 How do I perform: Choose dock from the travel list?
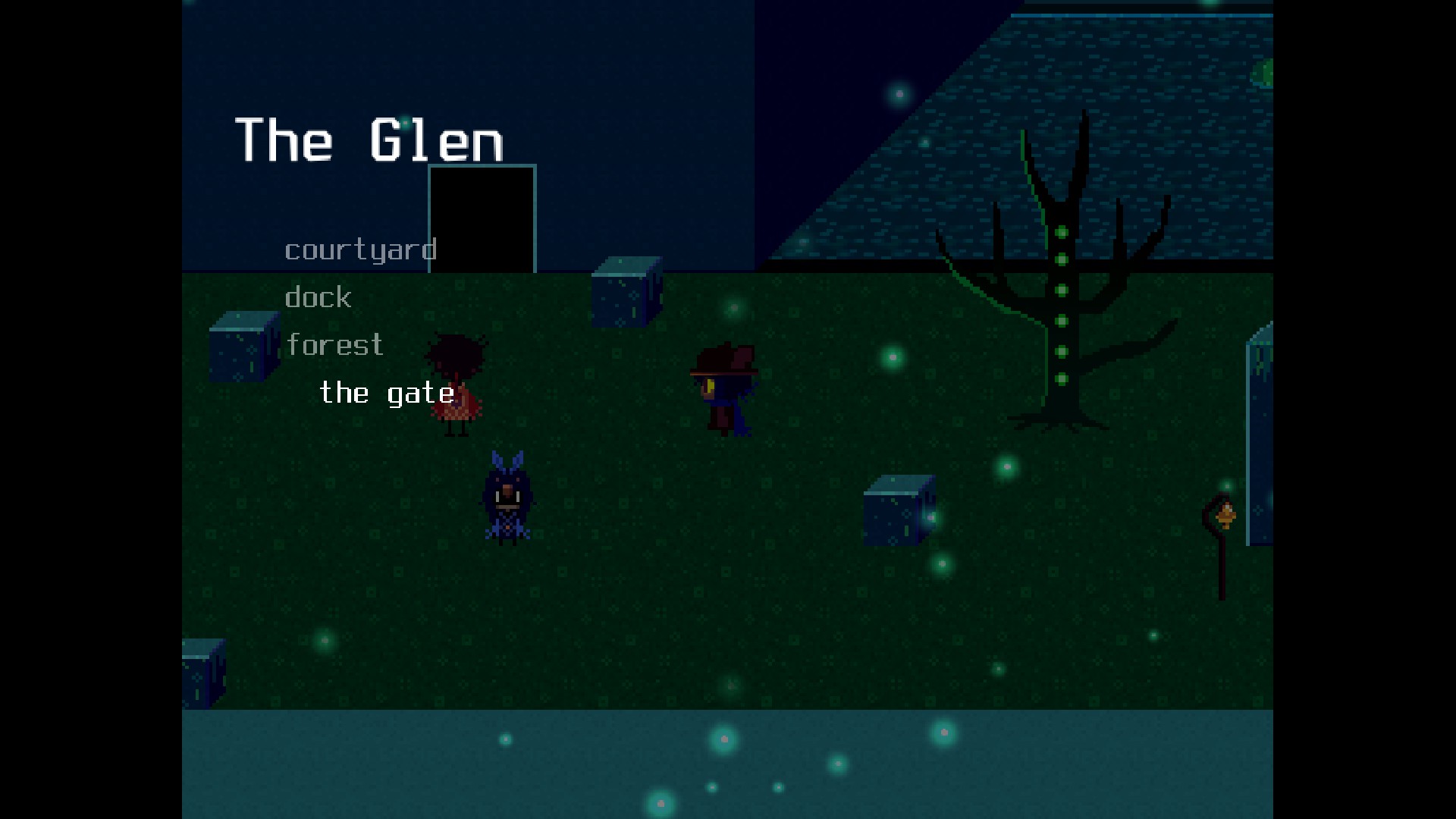(318, 297)
